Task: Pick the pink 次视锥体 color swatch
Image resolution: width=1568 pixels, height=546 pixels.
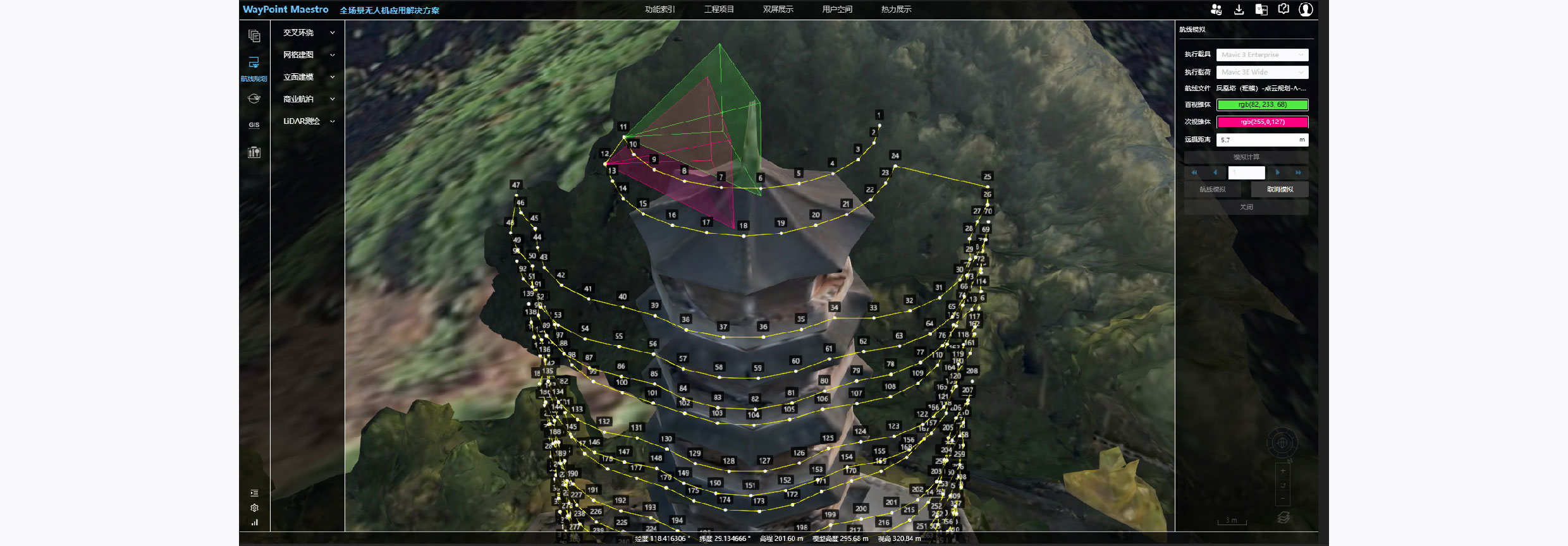Action: point(1262,122)
